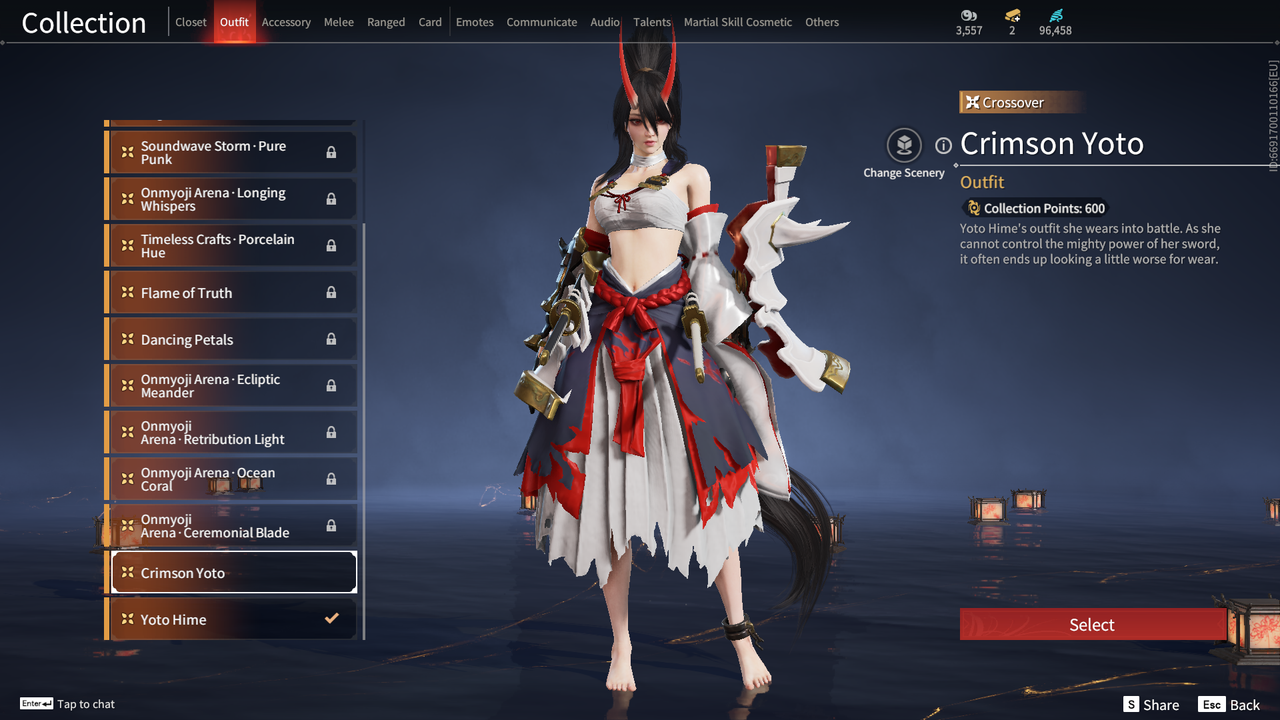This screenshot has height=720, width=1280.
Task: Select Onmyoji Arena Ocean Coral outfit
Action: tap(231, 479)
